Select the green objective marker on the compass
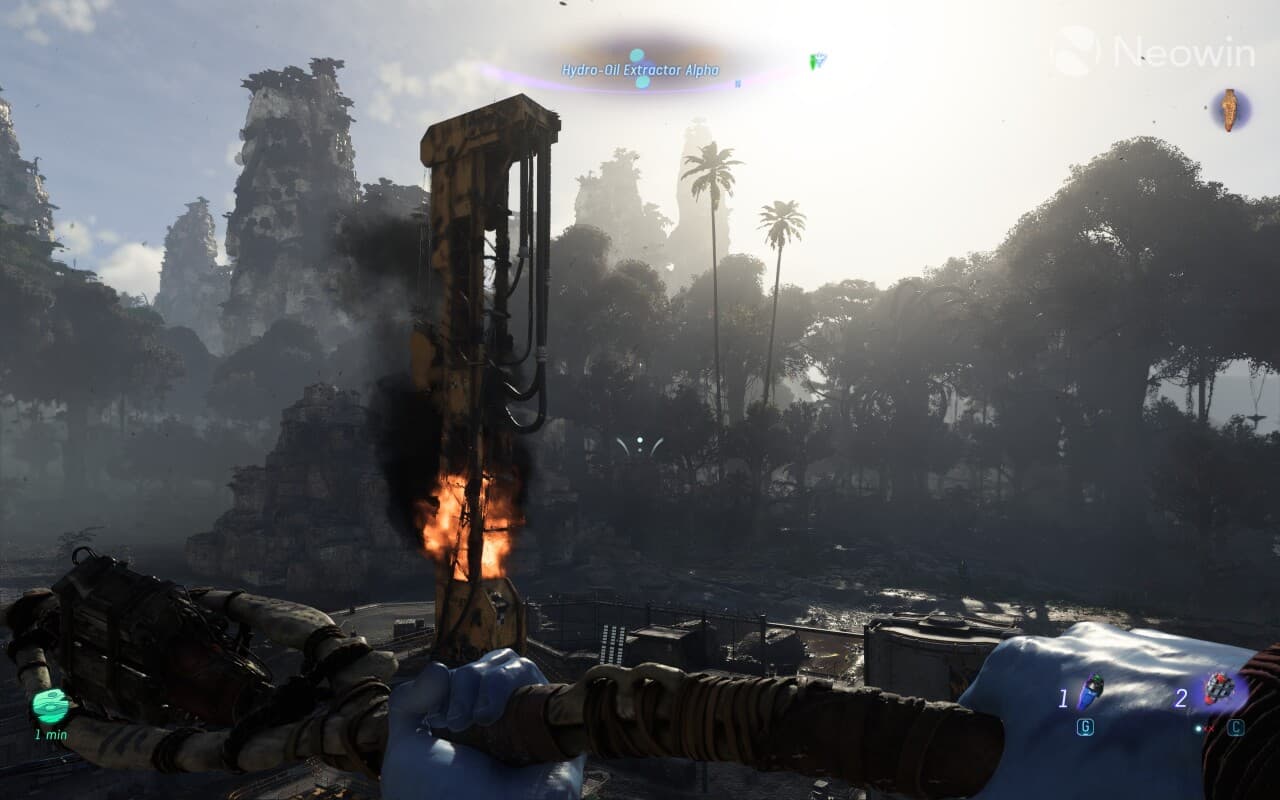Screen dimensions: 1280x800 (817, 62)
